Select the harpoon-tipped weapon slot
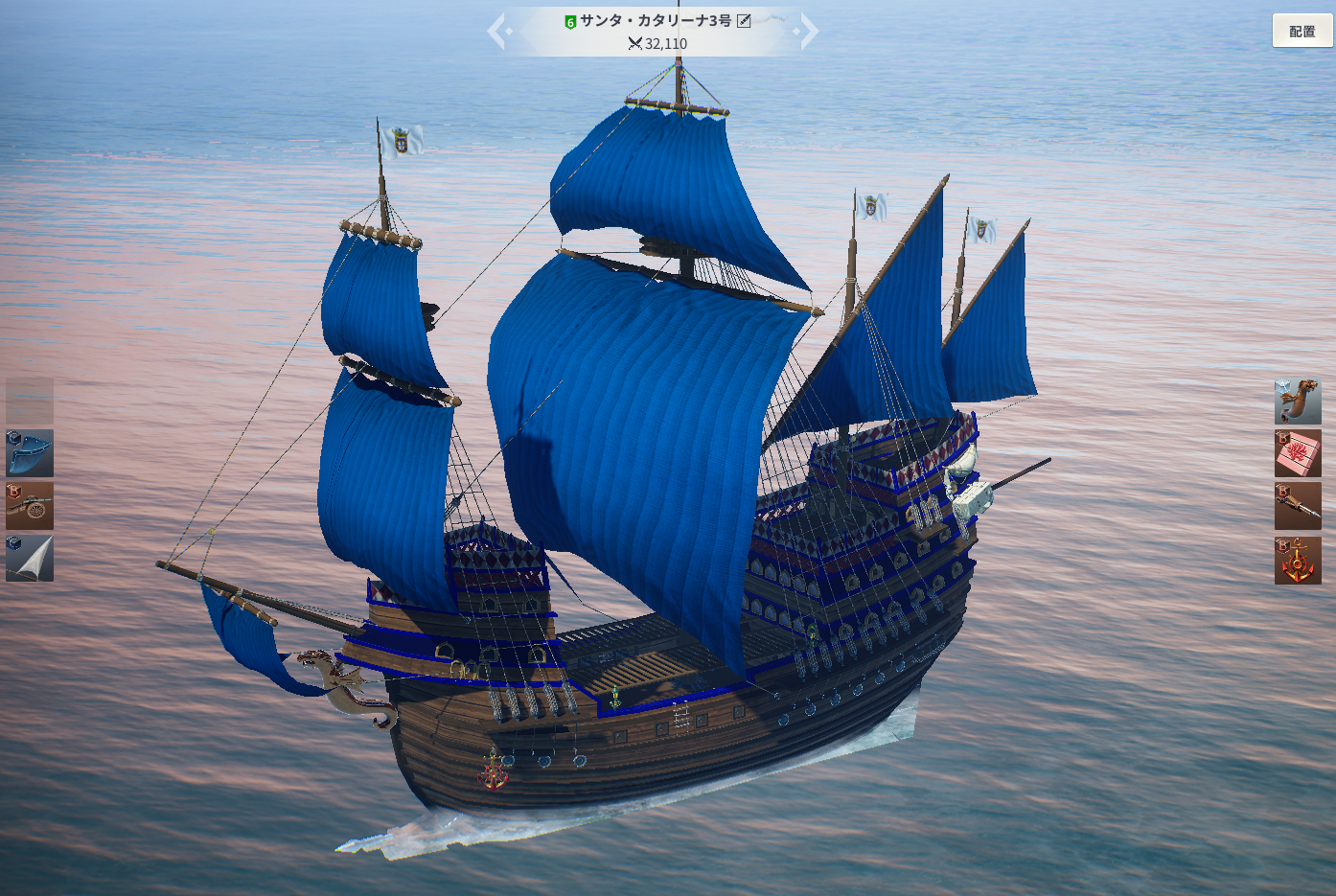1336x896 pixels. (x=1298, y=506)
